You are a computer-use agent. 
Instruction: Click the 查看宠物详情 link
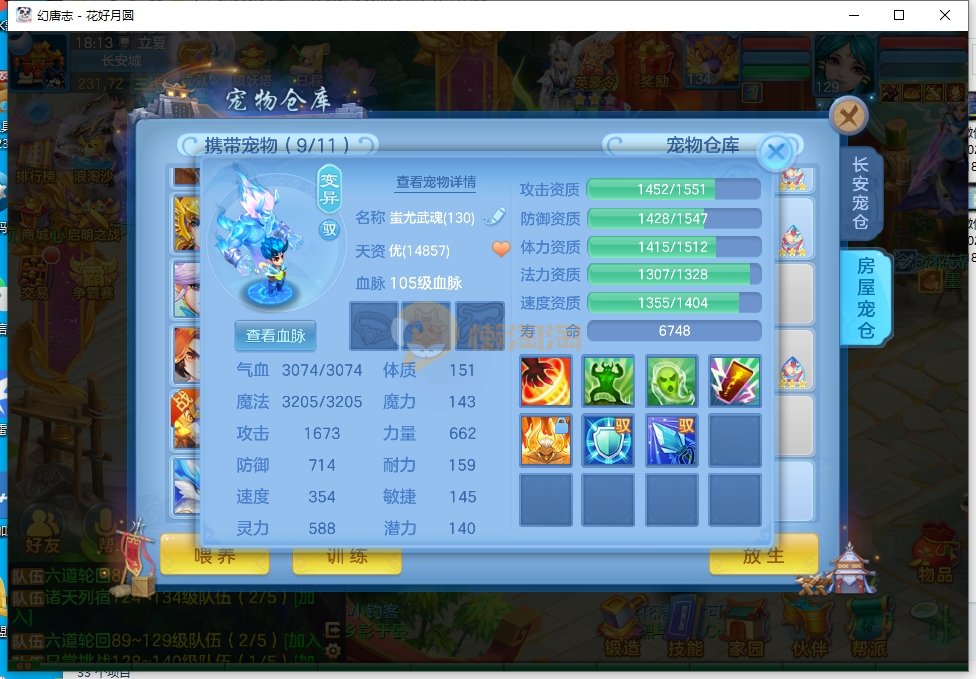coord(436,183)
